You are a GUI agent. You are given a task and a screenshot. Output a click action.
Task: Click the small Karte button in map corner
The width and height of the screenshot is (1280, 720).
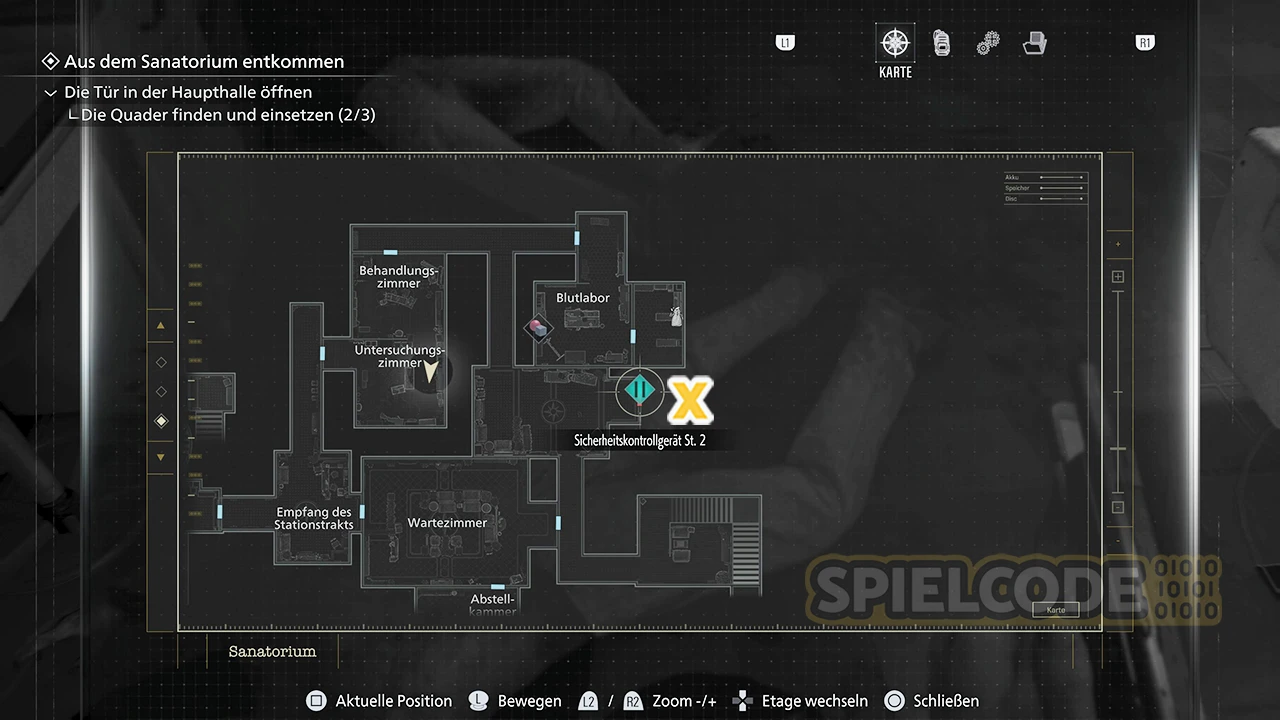tap(1056, 610)
